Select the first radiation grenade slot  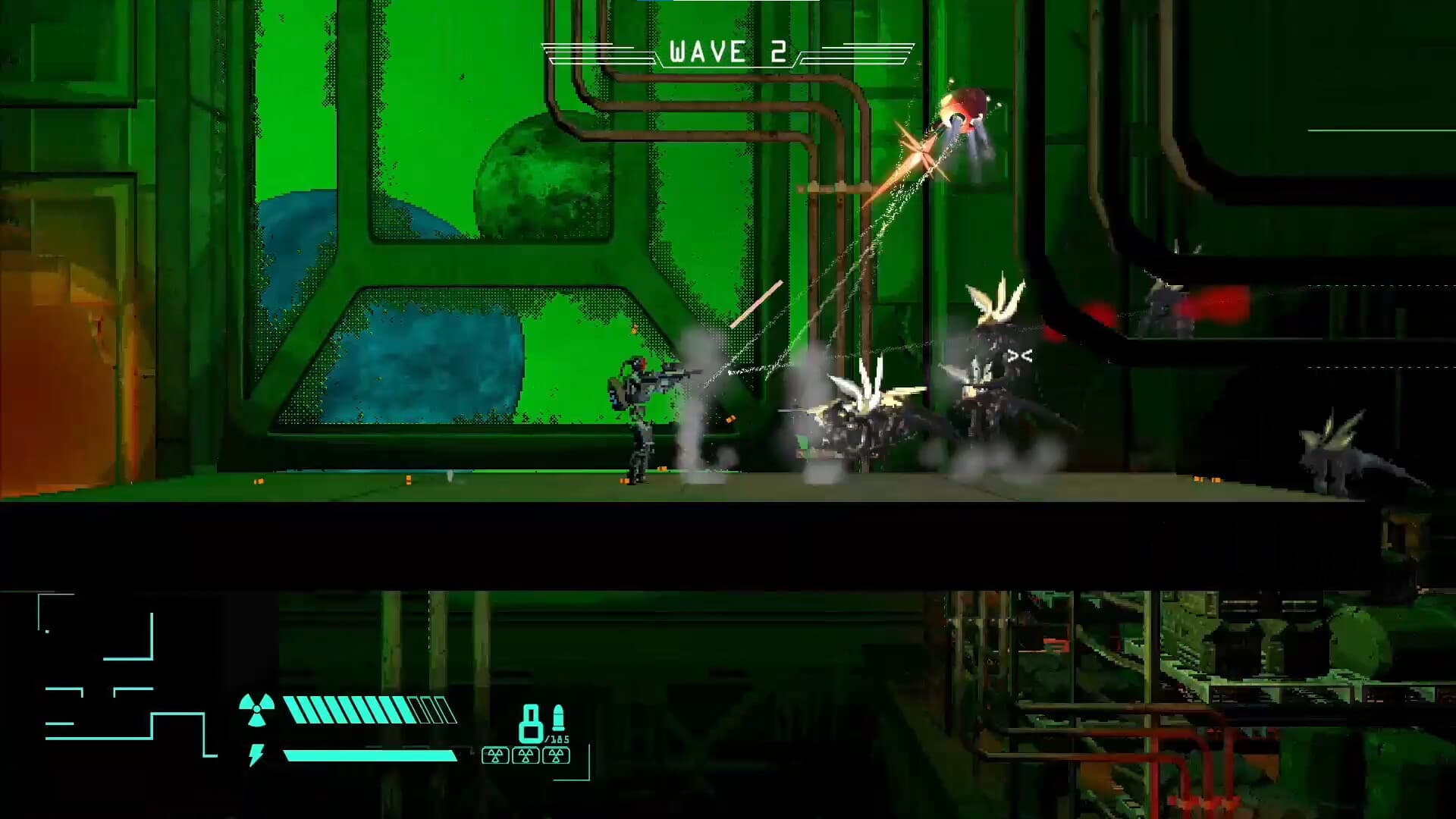click(494, 755)
